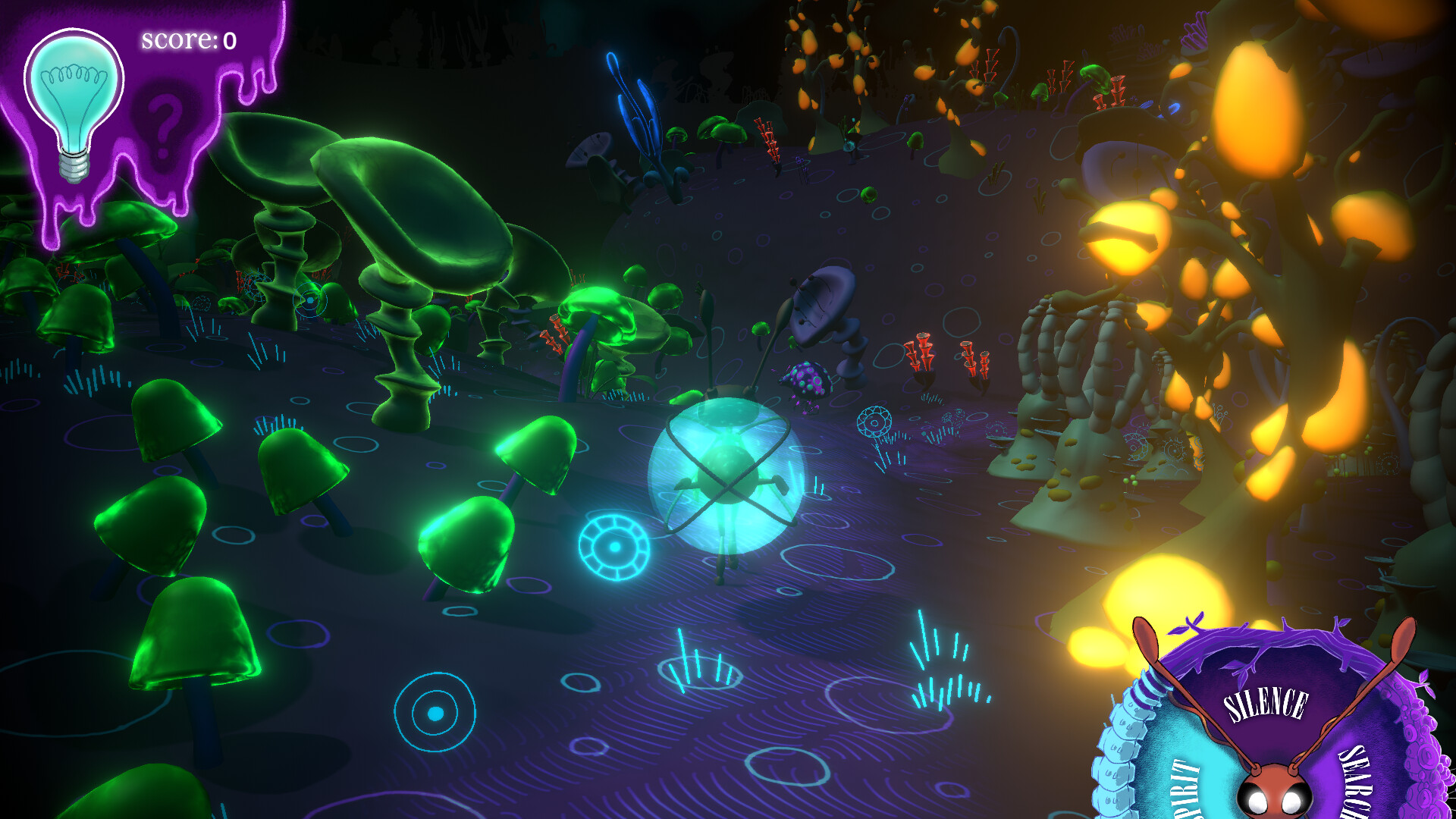Click the glowing lightbulb hint icon
This screenshot has width=1456, height=819.
(74, 99)
